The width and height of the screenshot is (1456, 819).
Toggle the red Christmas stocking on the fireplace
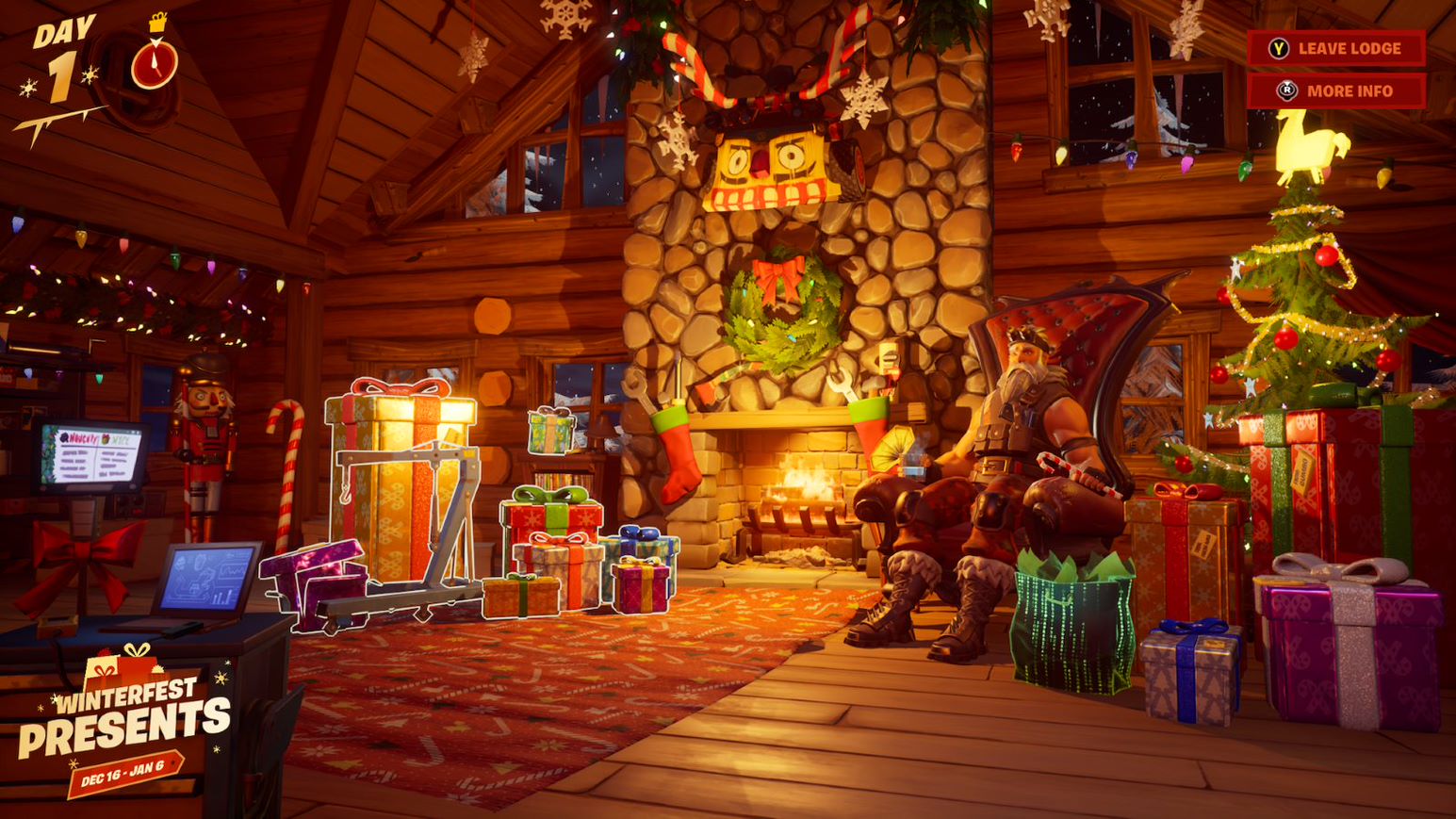679,452
